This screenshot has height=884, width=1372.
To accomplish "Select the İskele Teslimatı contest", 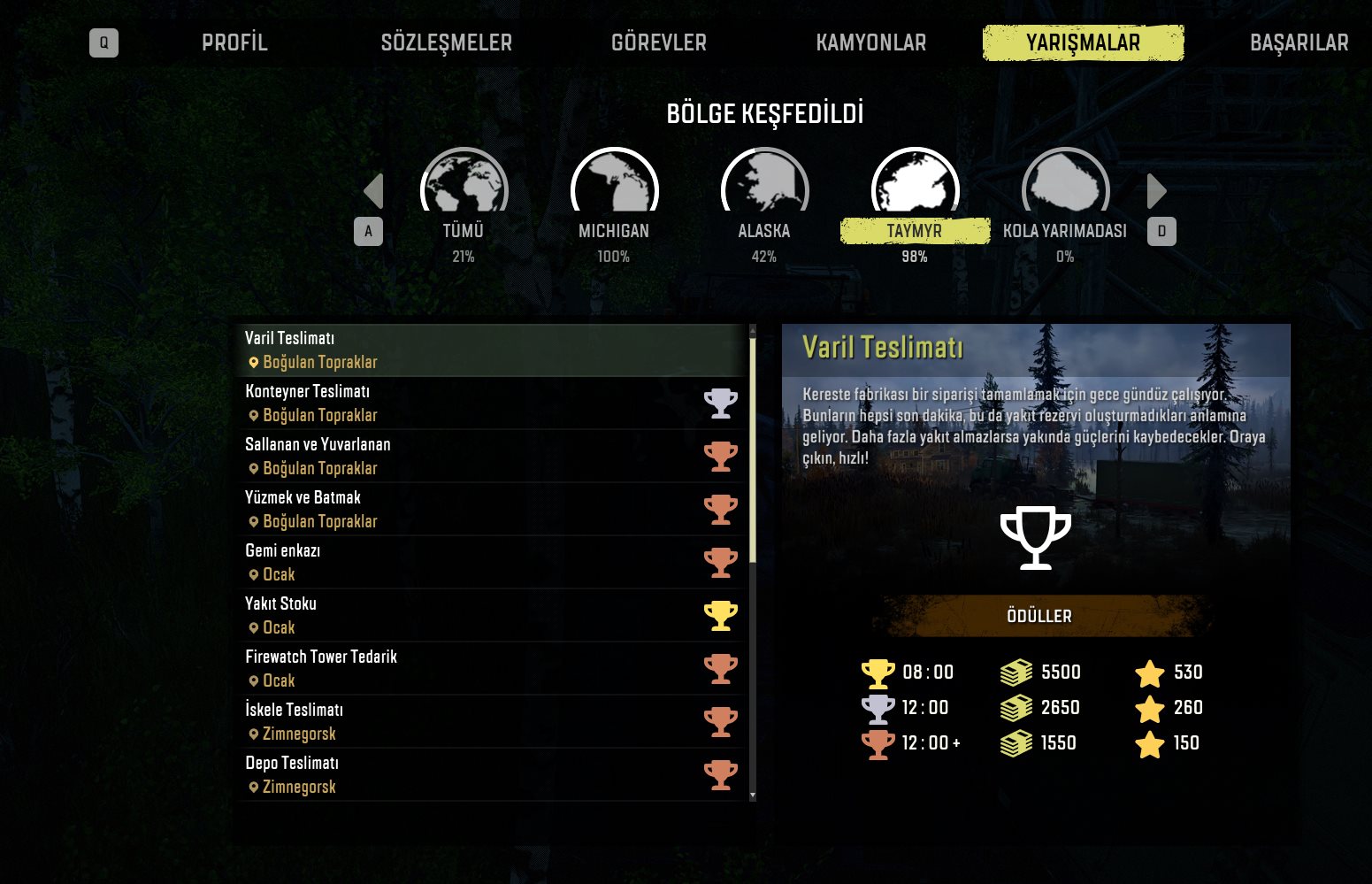I will 492,722.
